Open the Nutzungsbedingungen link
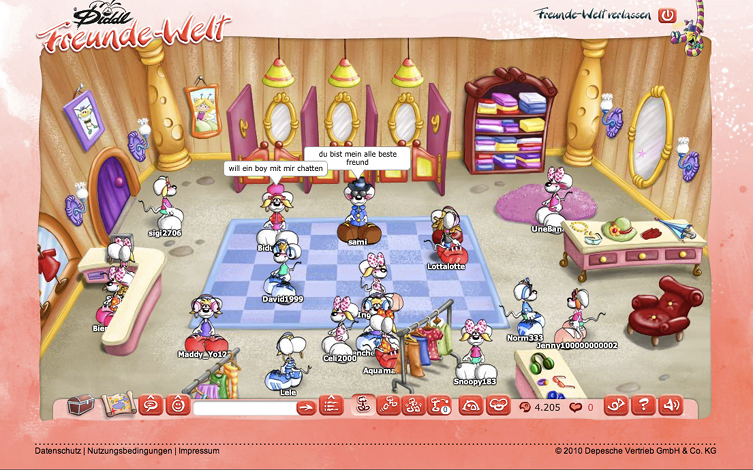 tap(129, 451)
